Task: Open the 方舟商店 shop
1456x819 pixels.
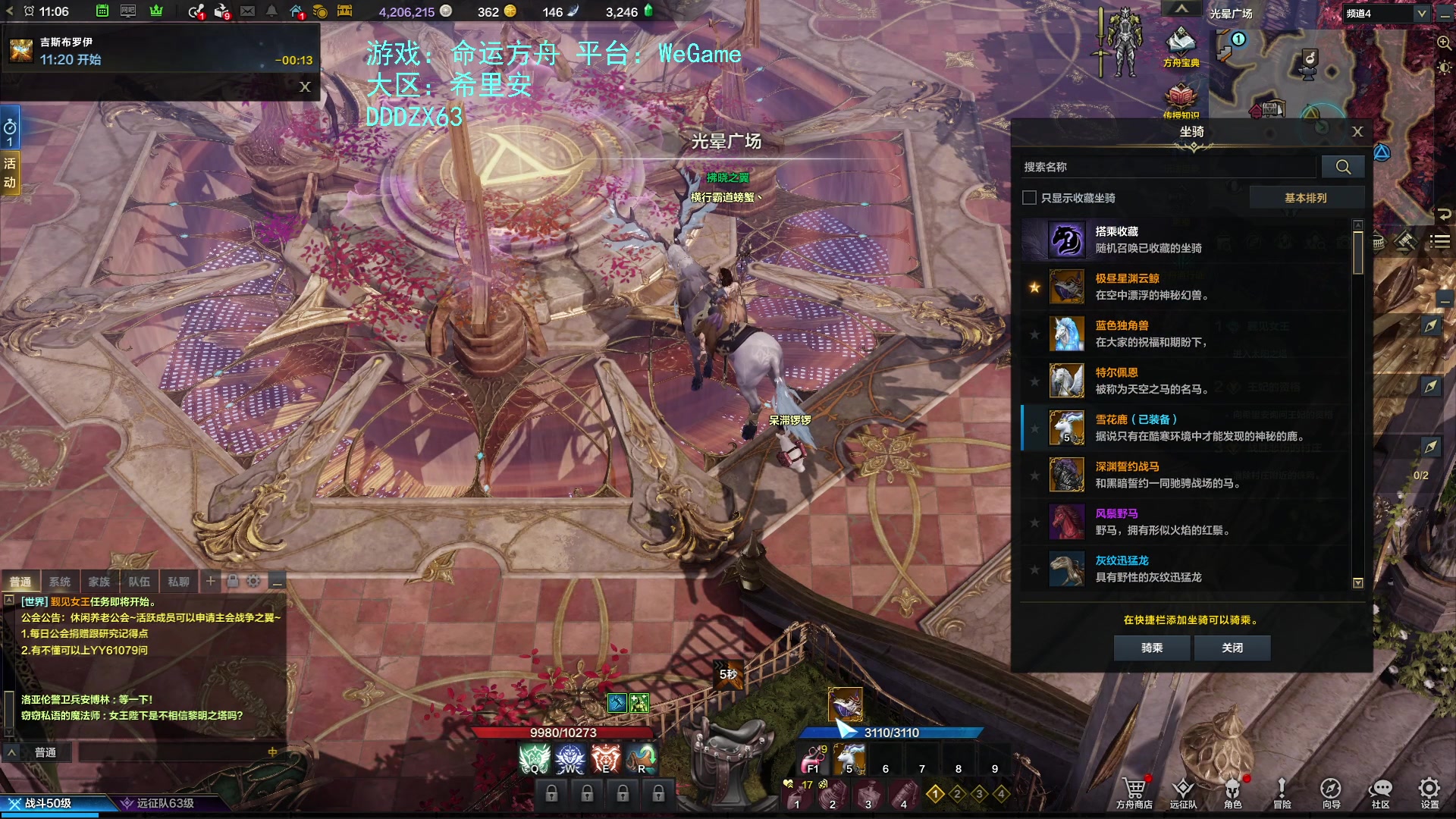Action: [1134, 792]
